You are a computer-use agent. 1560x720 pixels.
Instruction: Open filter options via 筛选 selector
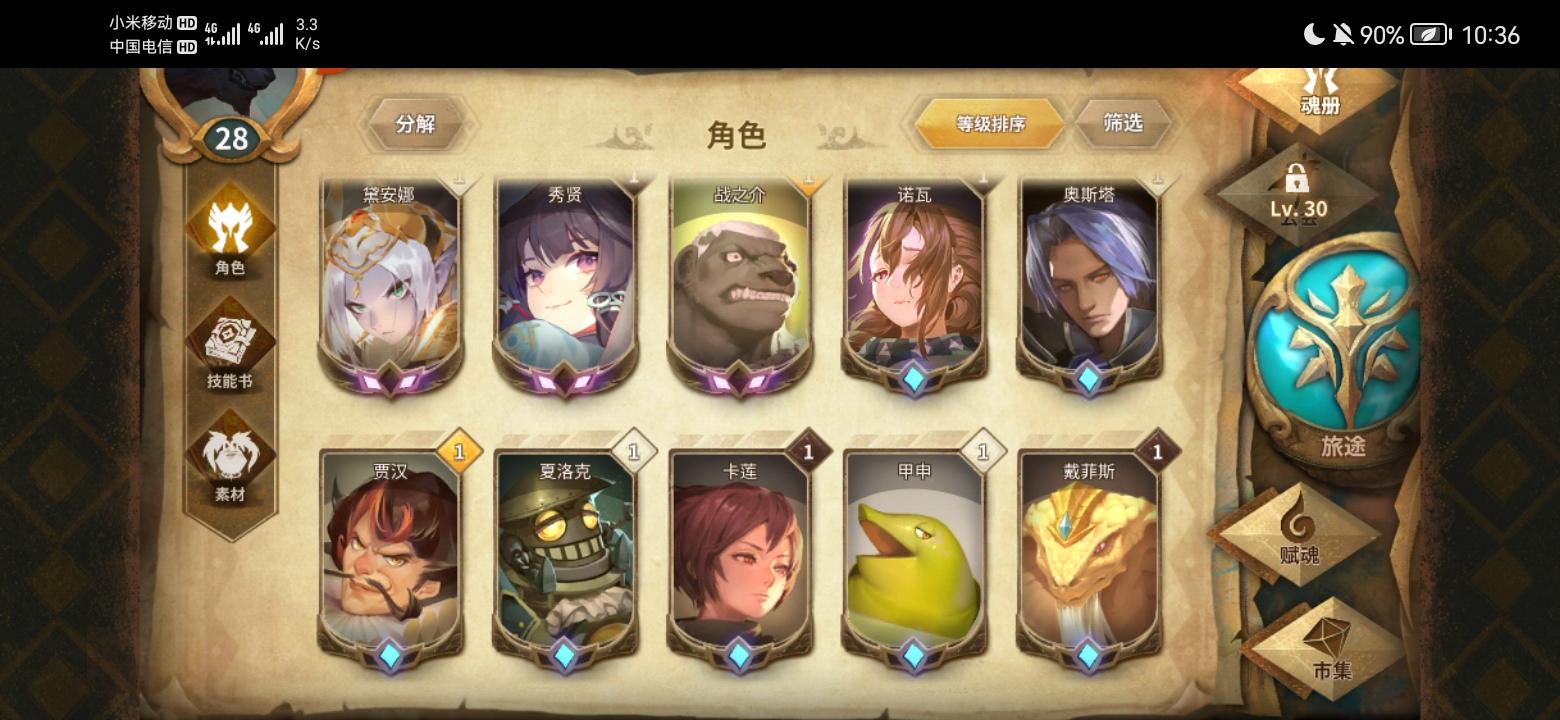[1124, 124]
